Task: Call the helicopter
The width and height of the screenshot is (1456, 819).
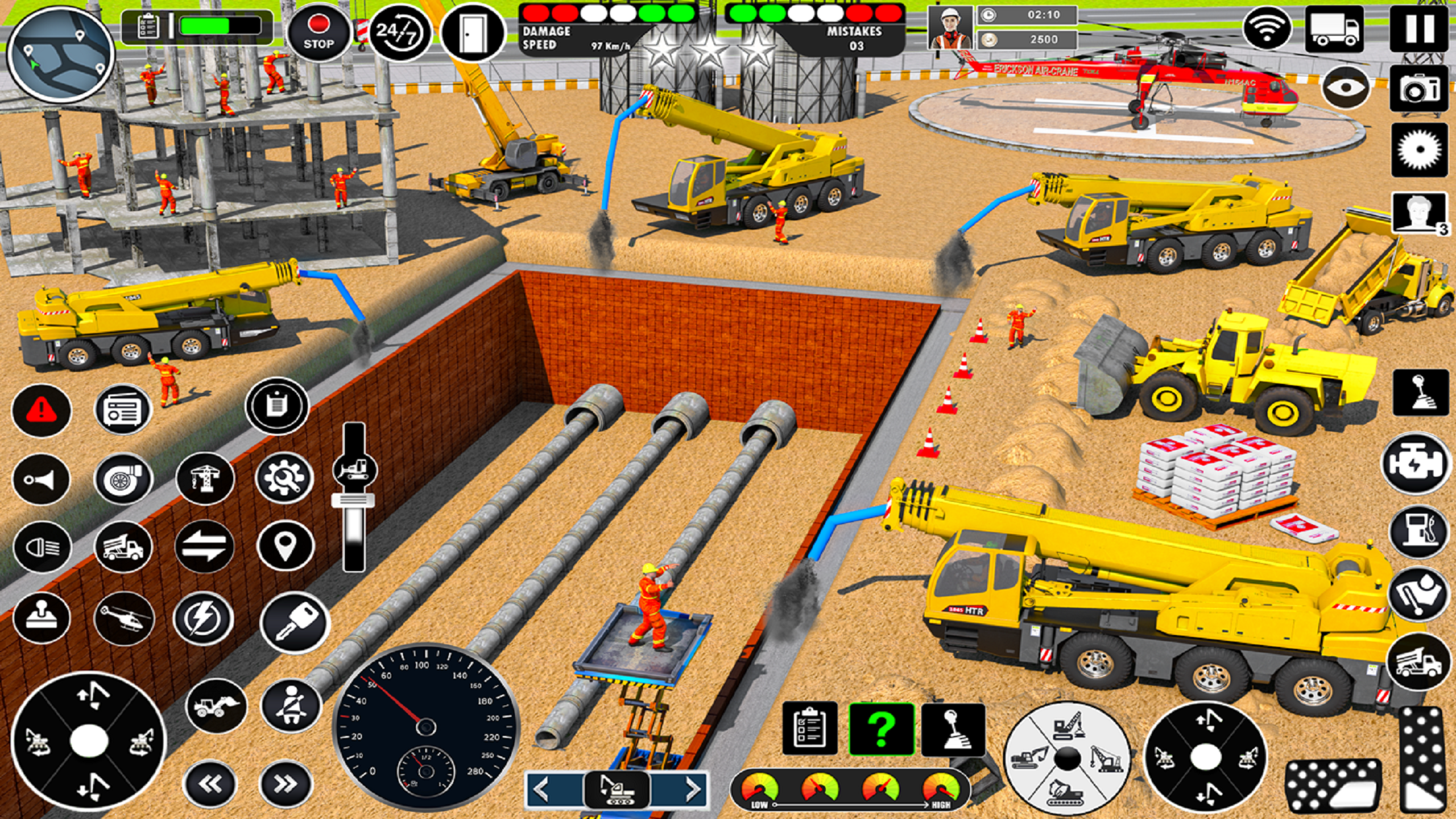Action: (x=123, y=619)
